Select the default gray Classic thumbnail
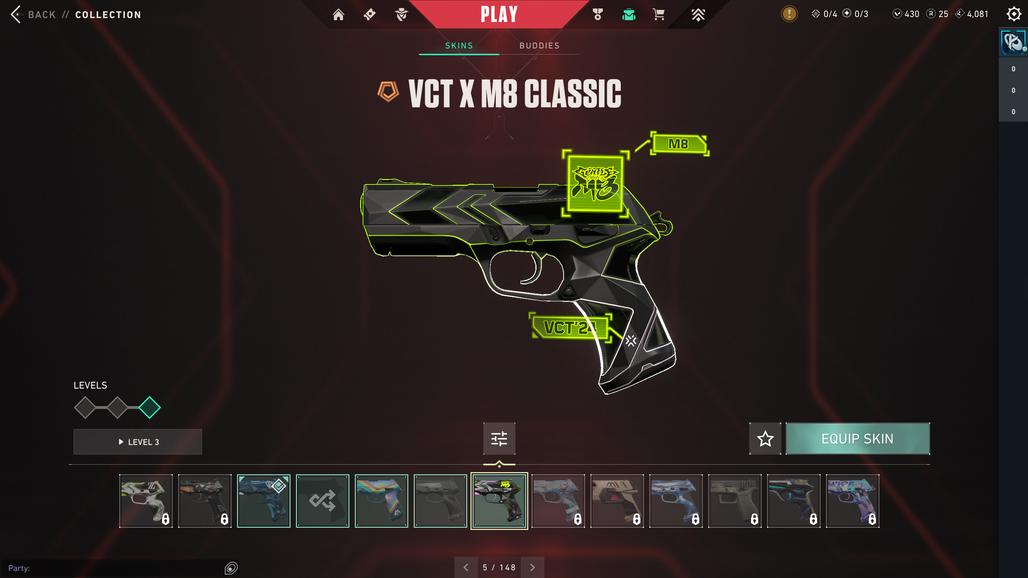 pos(440,500)
